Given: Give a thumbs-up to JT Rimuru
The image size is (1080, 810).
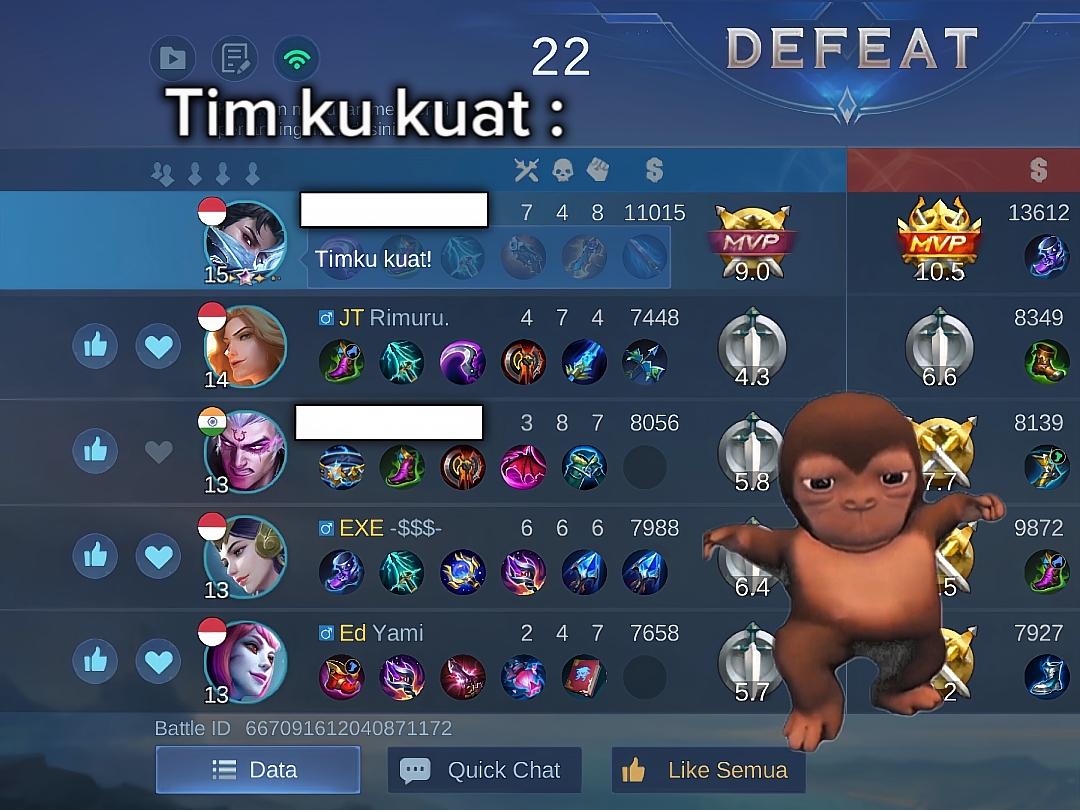Looking at the screenshot, I should [x=96, y=346].
